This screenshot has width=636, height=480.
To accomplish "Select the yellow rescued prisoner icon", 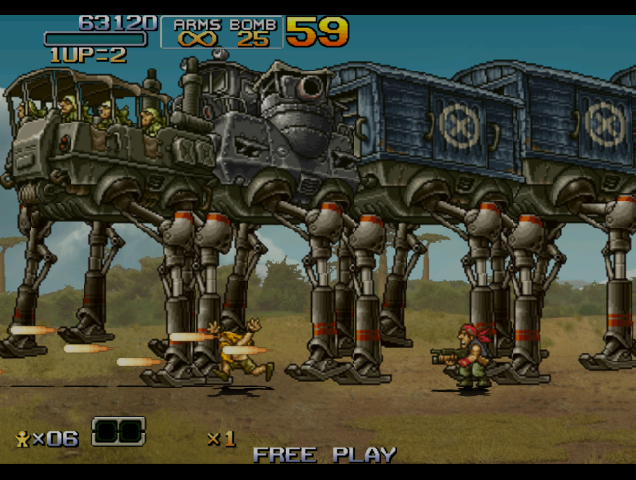I will [22, 438].
